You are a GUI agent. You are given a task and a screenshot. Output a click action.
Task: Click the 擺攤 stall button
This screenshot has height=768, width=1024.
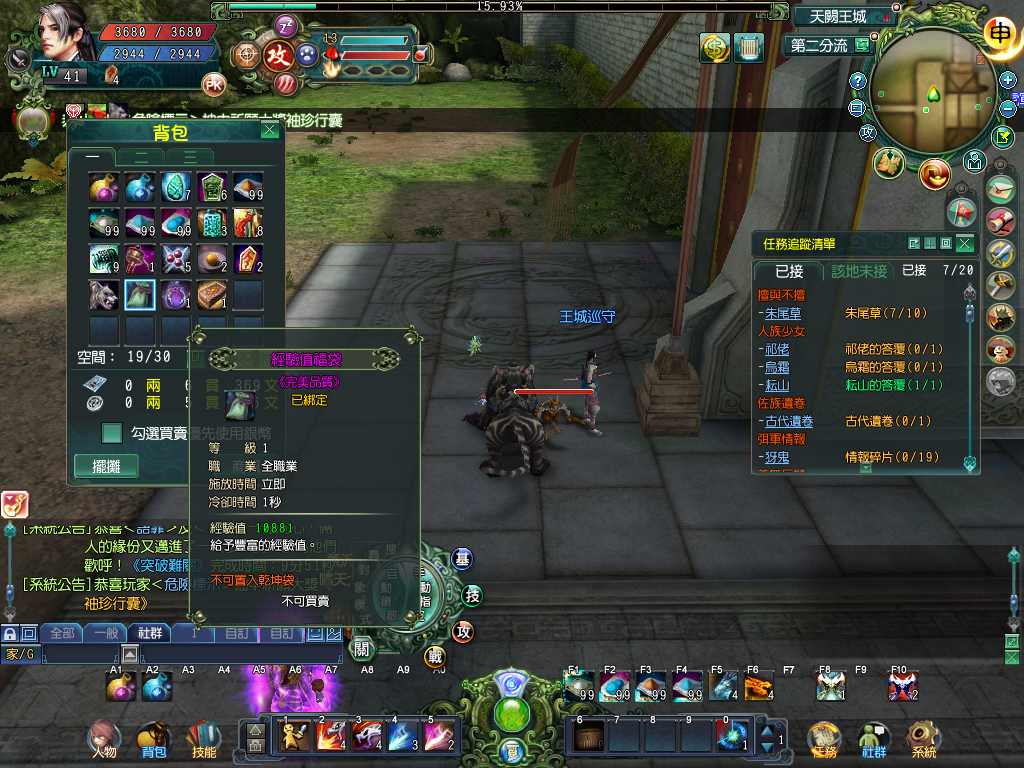(106, 466)
